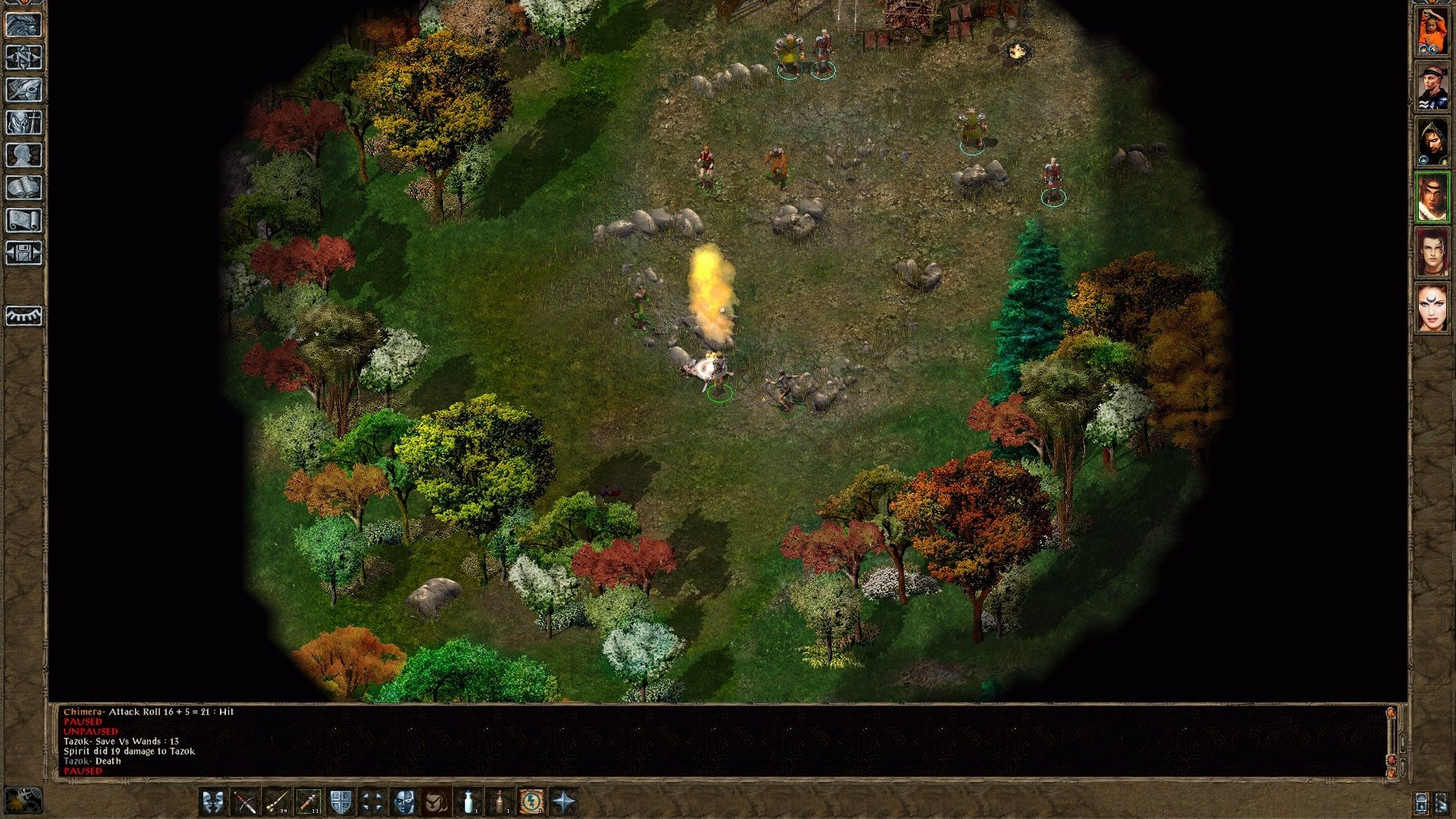The image size is (1456, 819).
Task: Open the journal using the quill icon
Action: pos(24,89)
